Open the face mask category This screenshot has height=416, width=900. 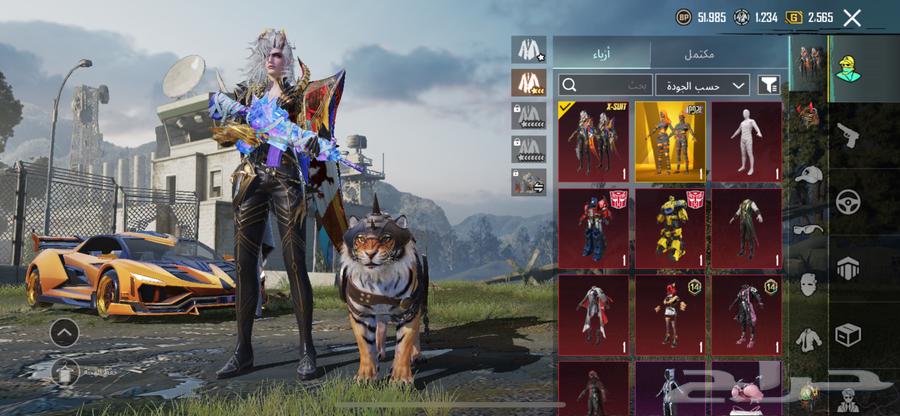[x=808, y=285]
